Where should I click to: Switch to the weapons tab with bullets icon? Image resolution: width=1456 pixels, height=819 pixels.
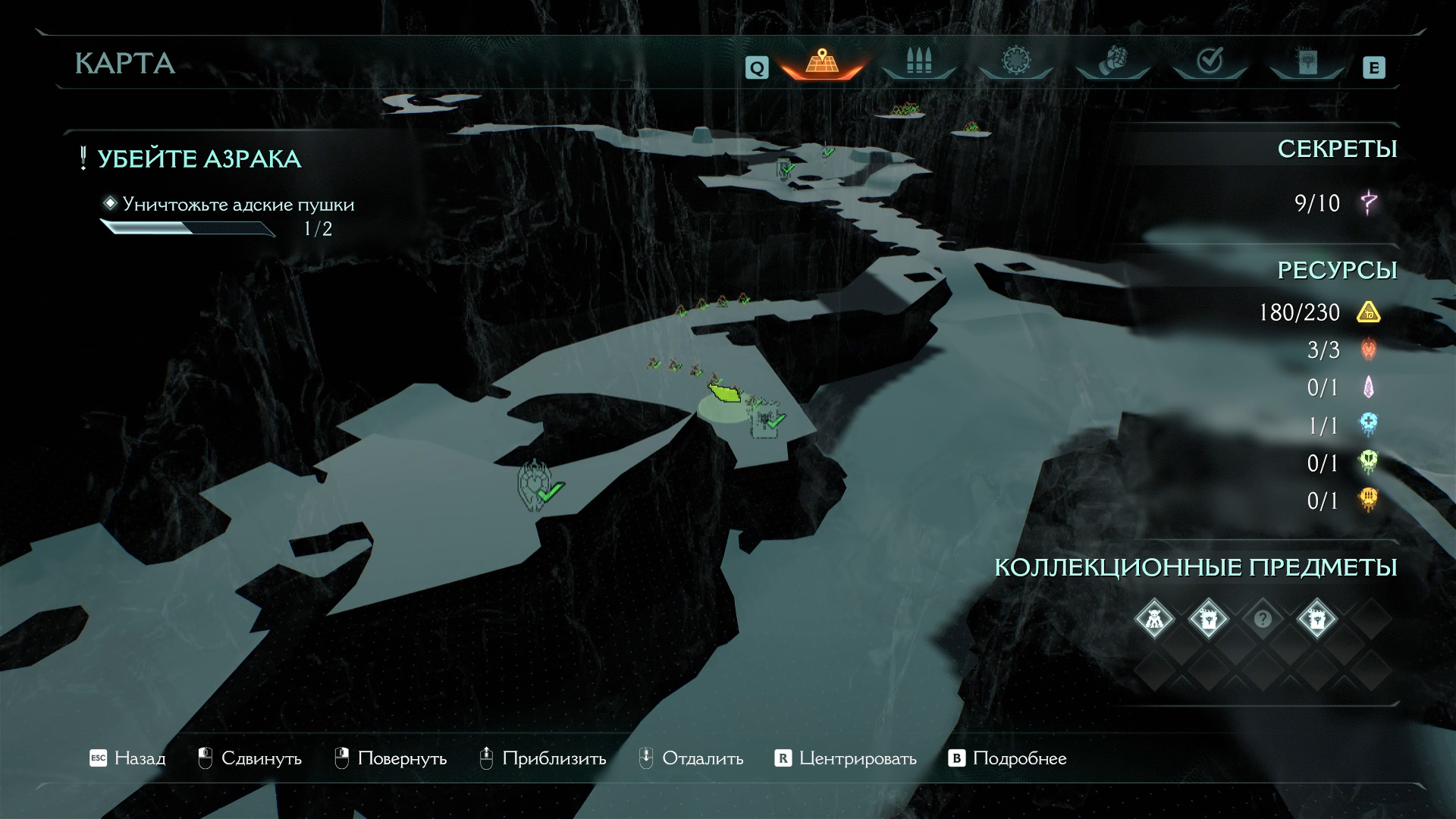click(918, 61)
